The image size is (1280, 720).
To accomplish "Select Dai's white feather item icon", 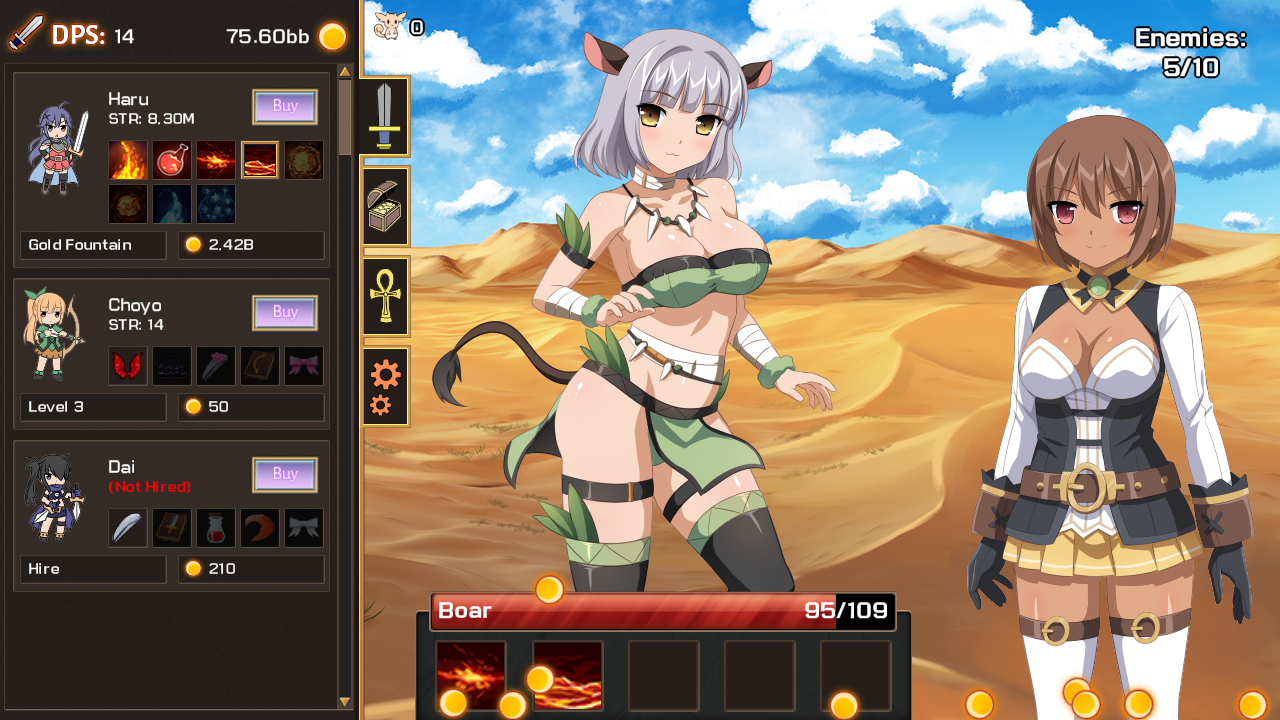I will [x=127, y=528].
